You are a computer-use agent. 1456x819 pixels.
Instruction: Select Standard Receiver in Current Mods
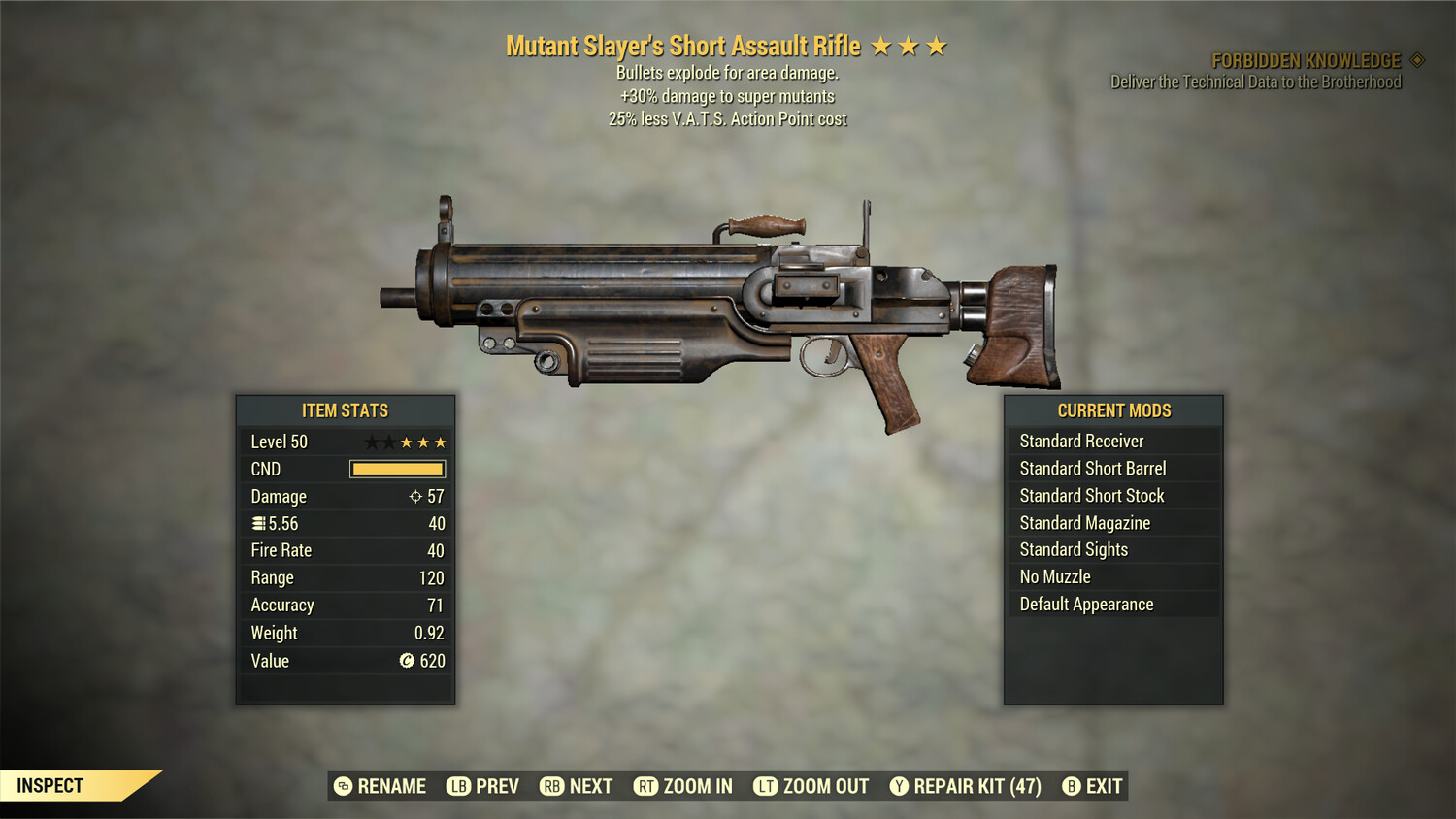[x=1082, y=441]
